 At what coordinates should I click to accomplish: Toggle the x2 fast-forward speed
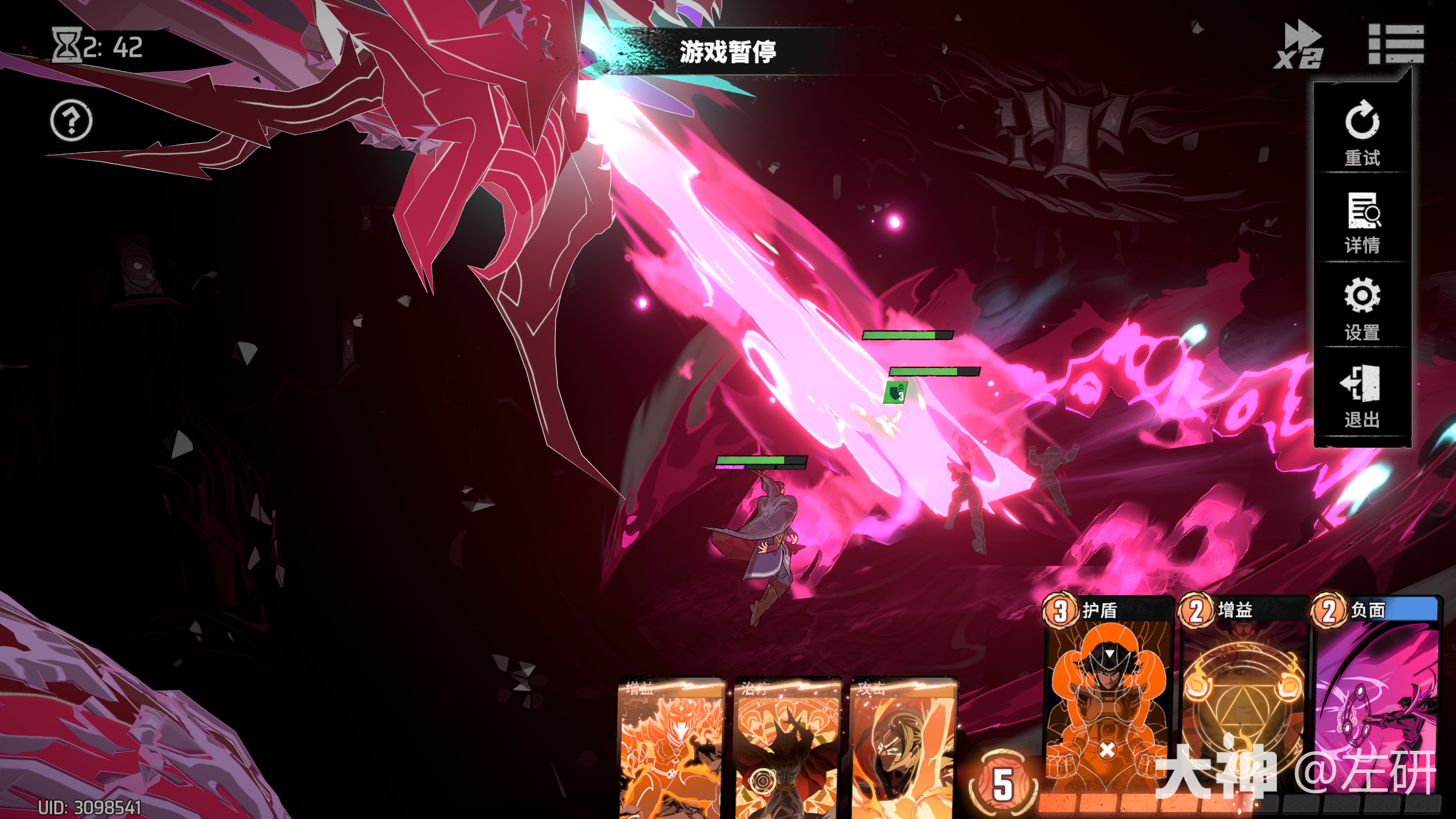coord(1298,45)
